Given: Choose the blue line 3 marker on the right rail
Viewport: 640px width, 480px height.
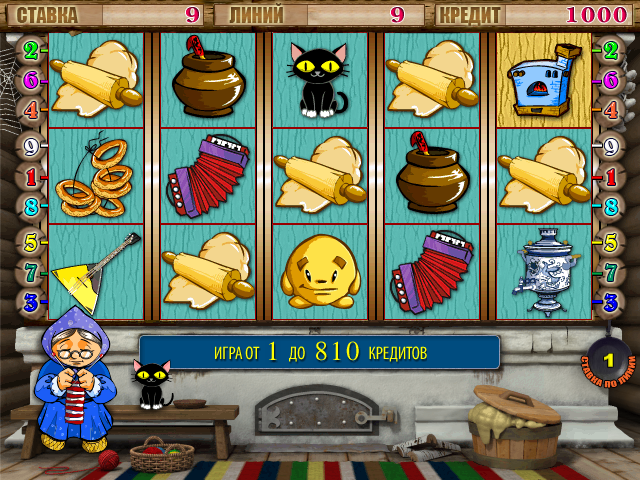Looking at the screenshot, I should click(x=610, y=300).
